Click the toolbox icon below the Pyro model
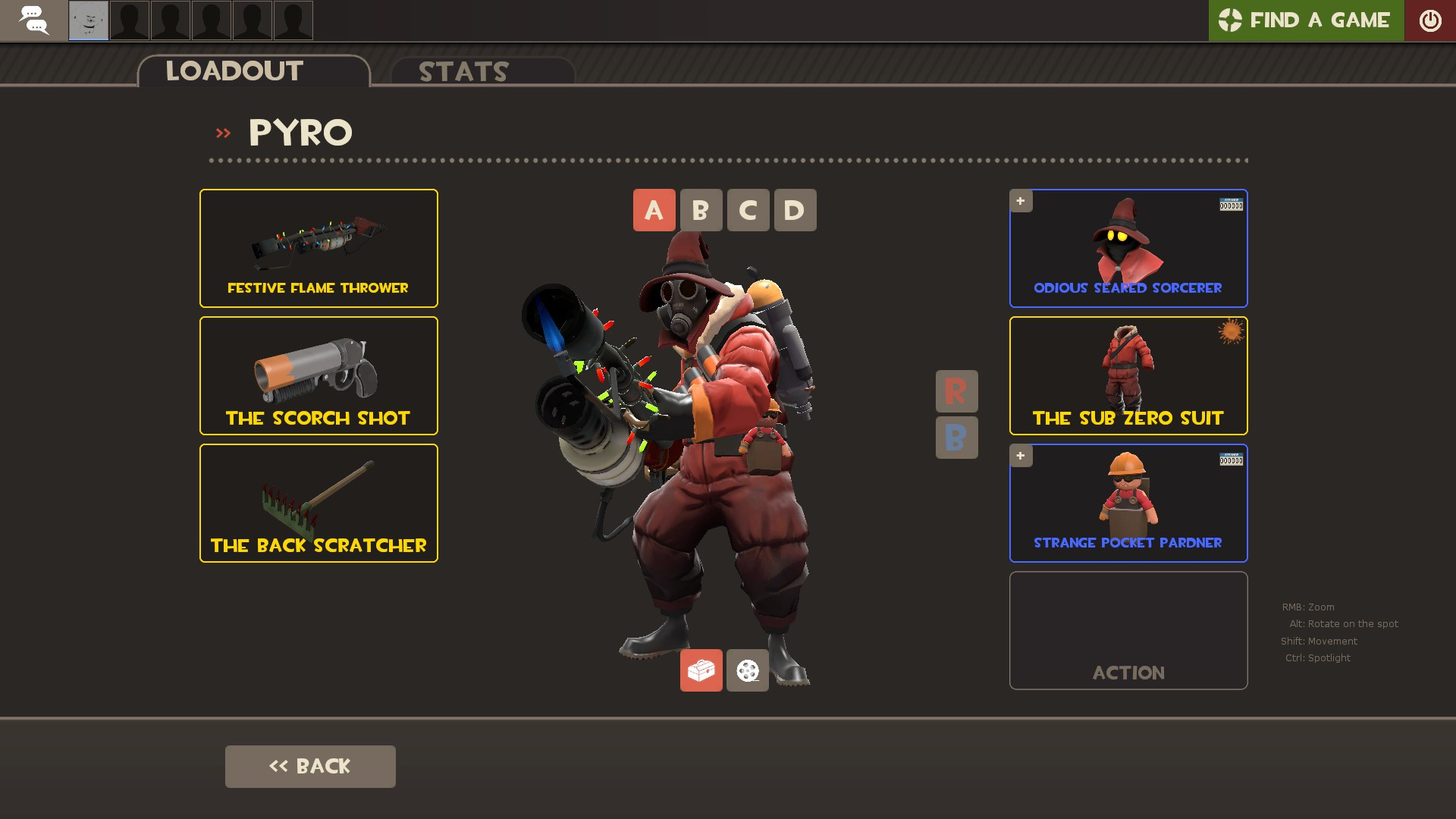This screenshot has height=819, width=1456. point(701,670)
